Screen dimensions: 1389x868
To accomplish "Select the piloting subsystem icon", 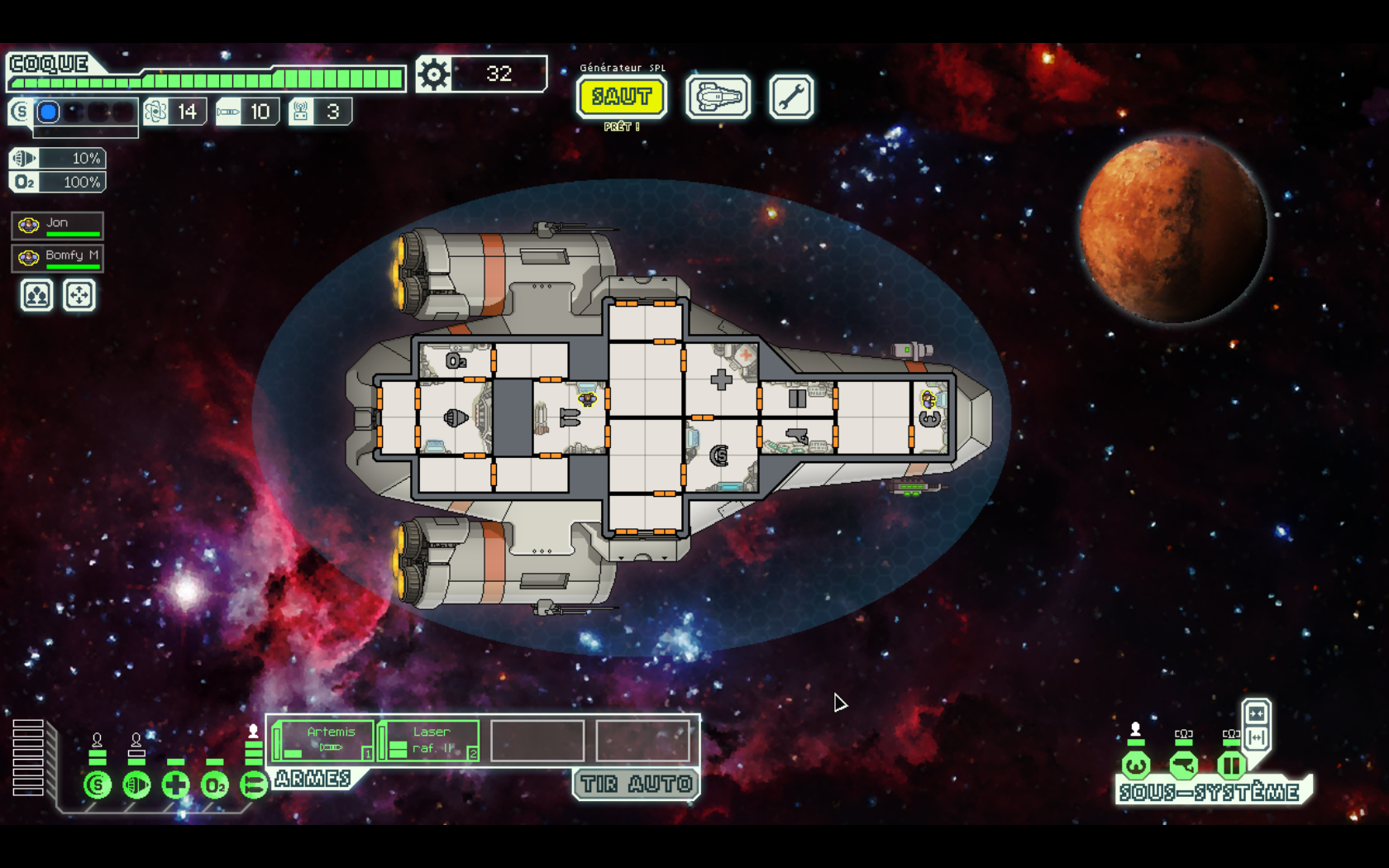I will [x=1136, y=765].
